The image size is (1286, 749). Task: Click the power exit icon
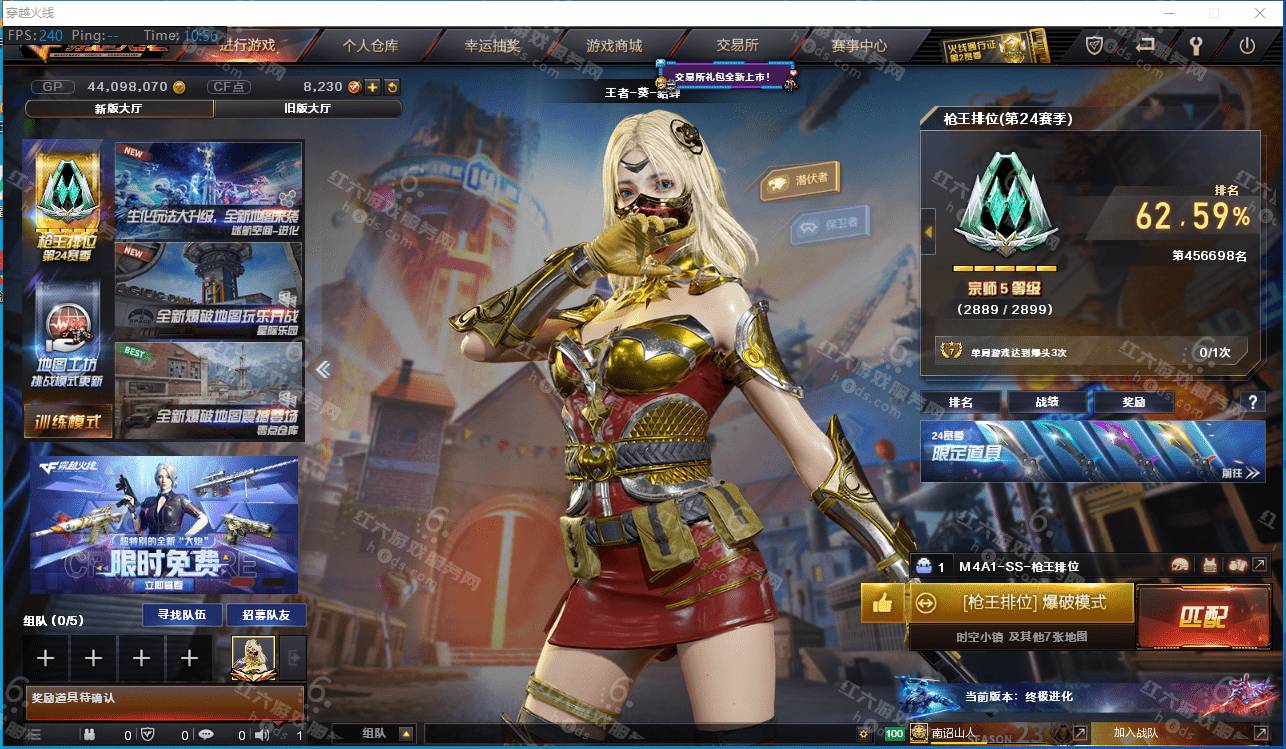click(1247, 45)
